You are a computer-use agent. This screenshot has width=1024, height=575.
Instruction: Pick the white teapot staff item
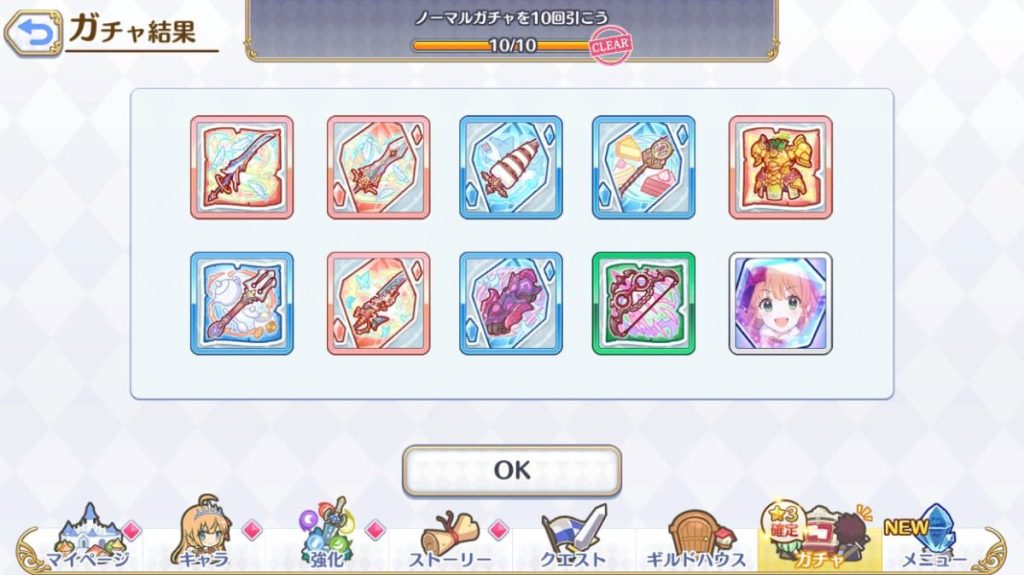click(242, 303)
